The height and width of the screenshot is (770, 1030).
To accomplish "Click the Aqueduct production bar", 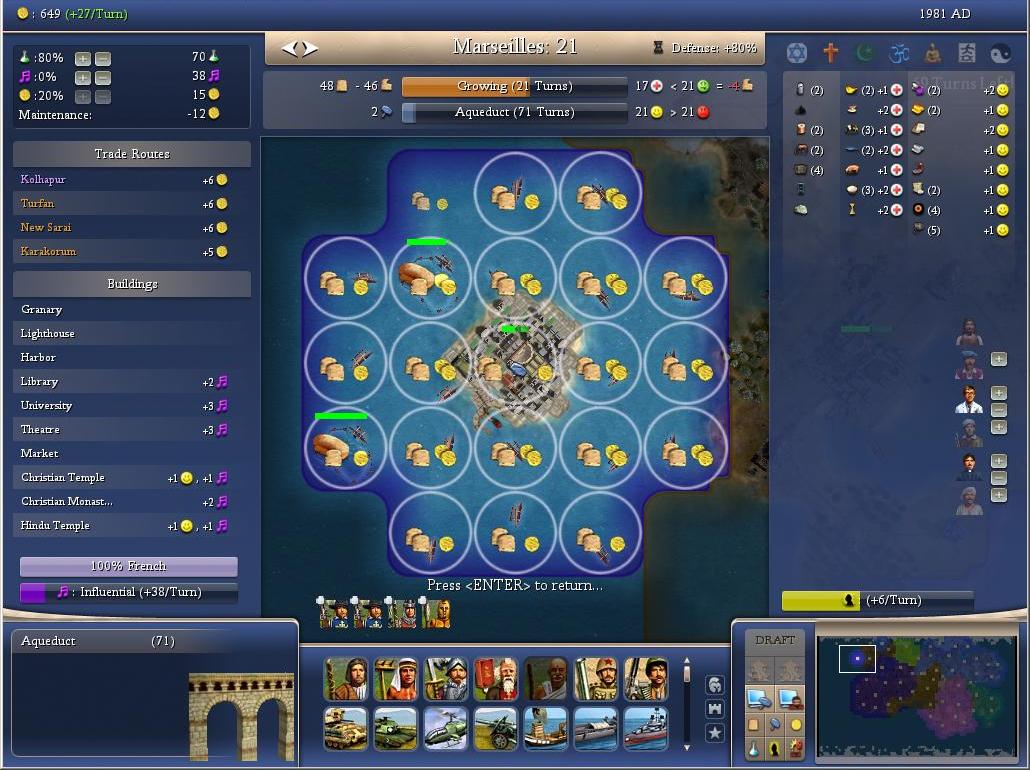I will [x=514, y=112].
